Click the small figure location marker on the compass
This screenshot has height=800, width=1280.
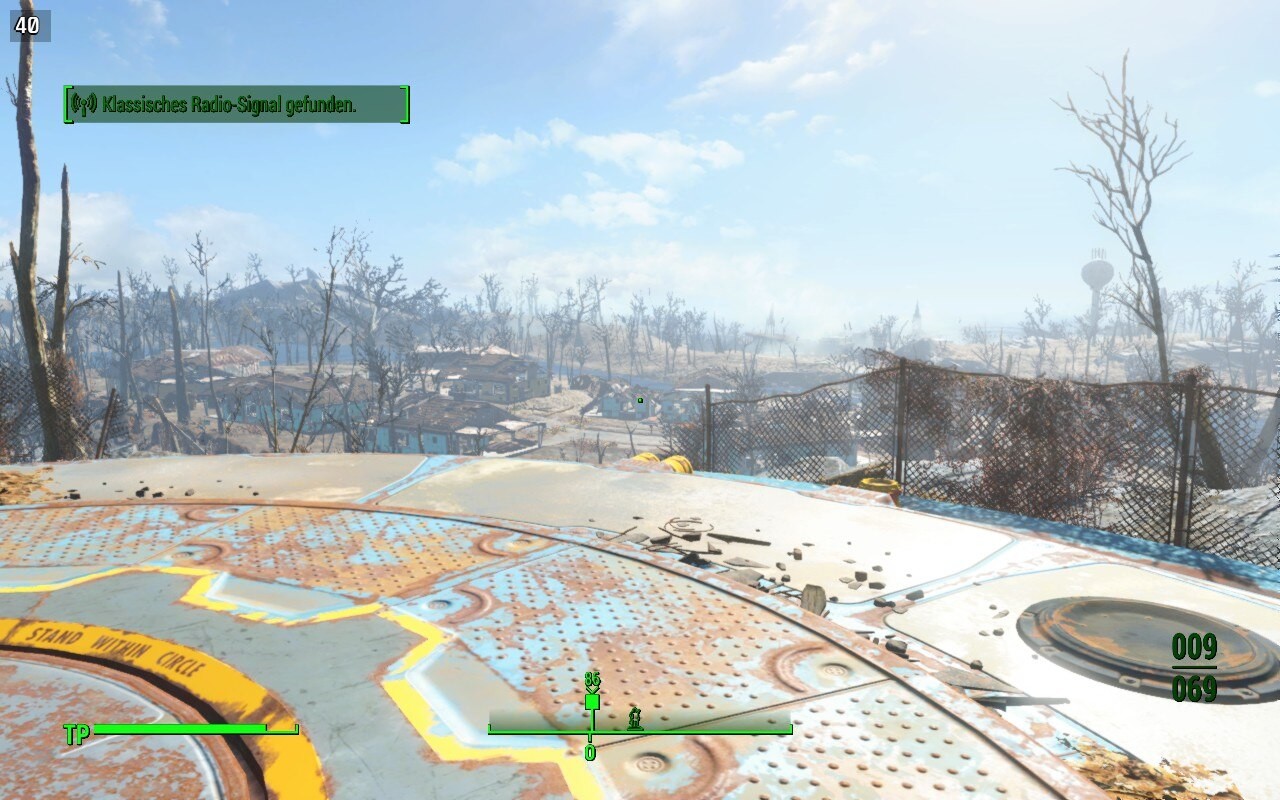click(634, 717)
